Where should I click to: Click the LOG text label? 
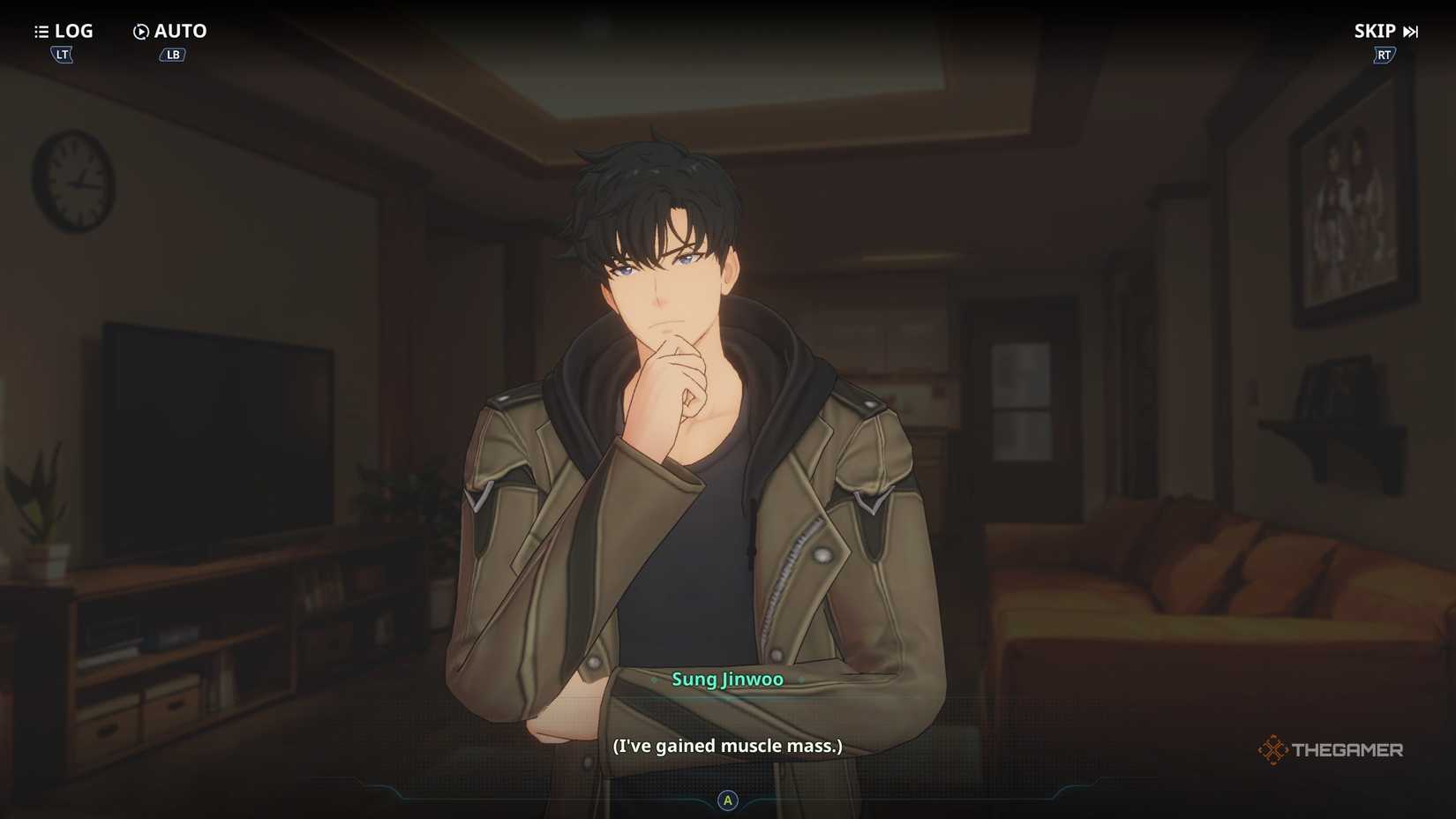74,31
